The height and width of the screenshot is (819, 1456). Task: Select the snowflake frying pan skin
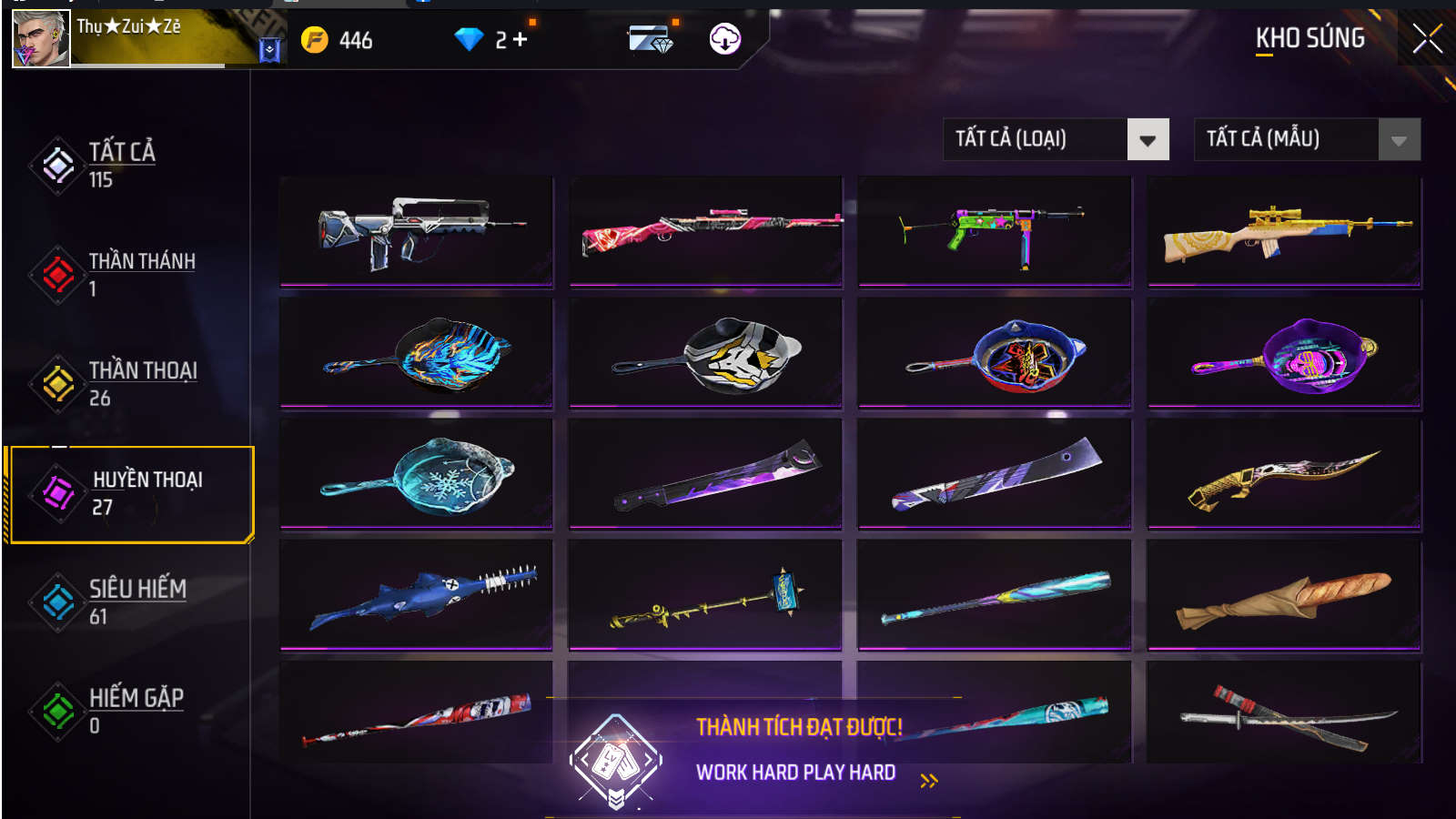point(416,473)
